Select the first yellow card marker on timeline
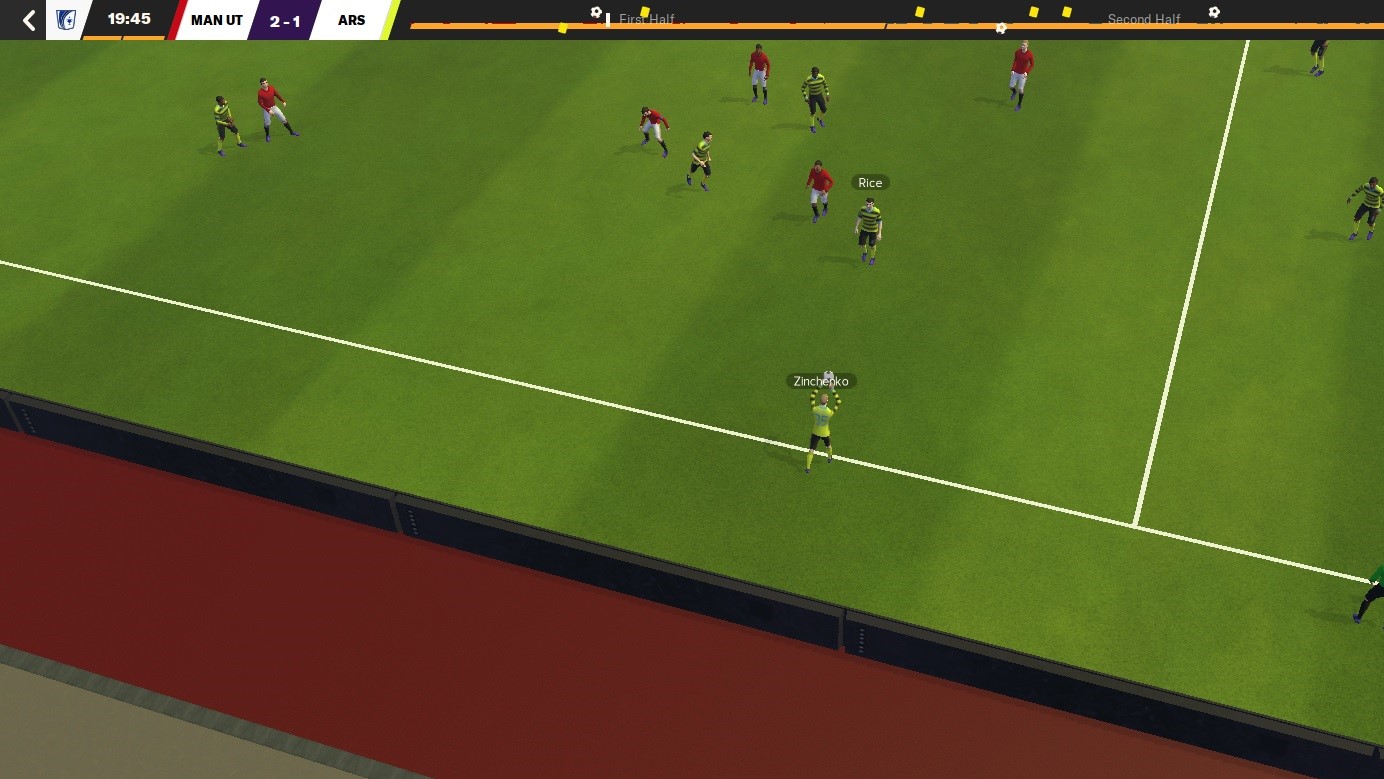Viewport: 1384px width, 779px height. (563, 26)
